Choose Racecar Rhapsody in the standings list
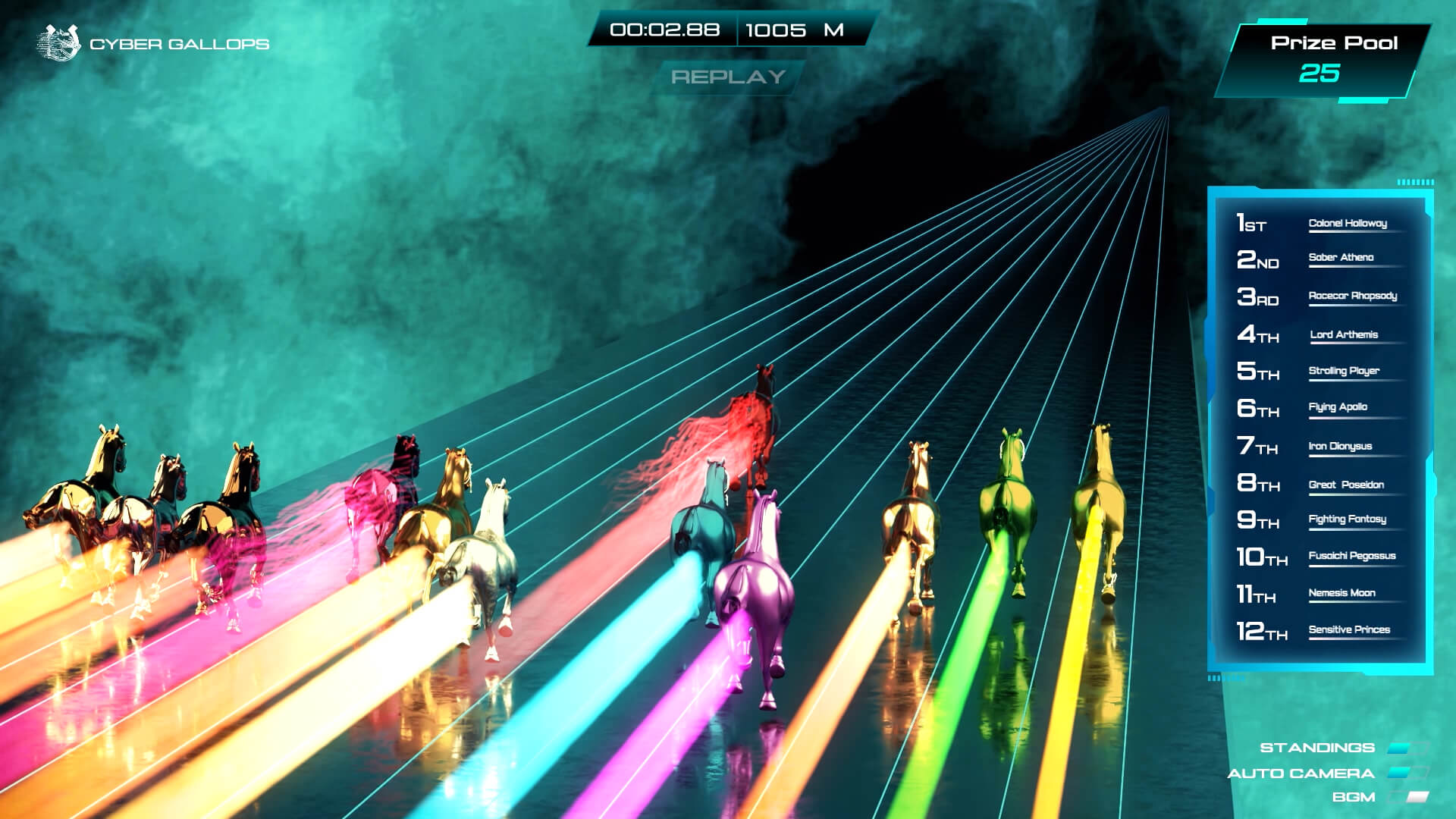The image size is (1456, 819). pos(1352,296)
